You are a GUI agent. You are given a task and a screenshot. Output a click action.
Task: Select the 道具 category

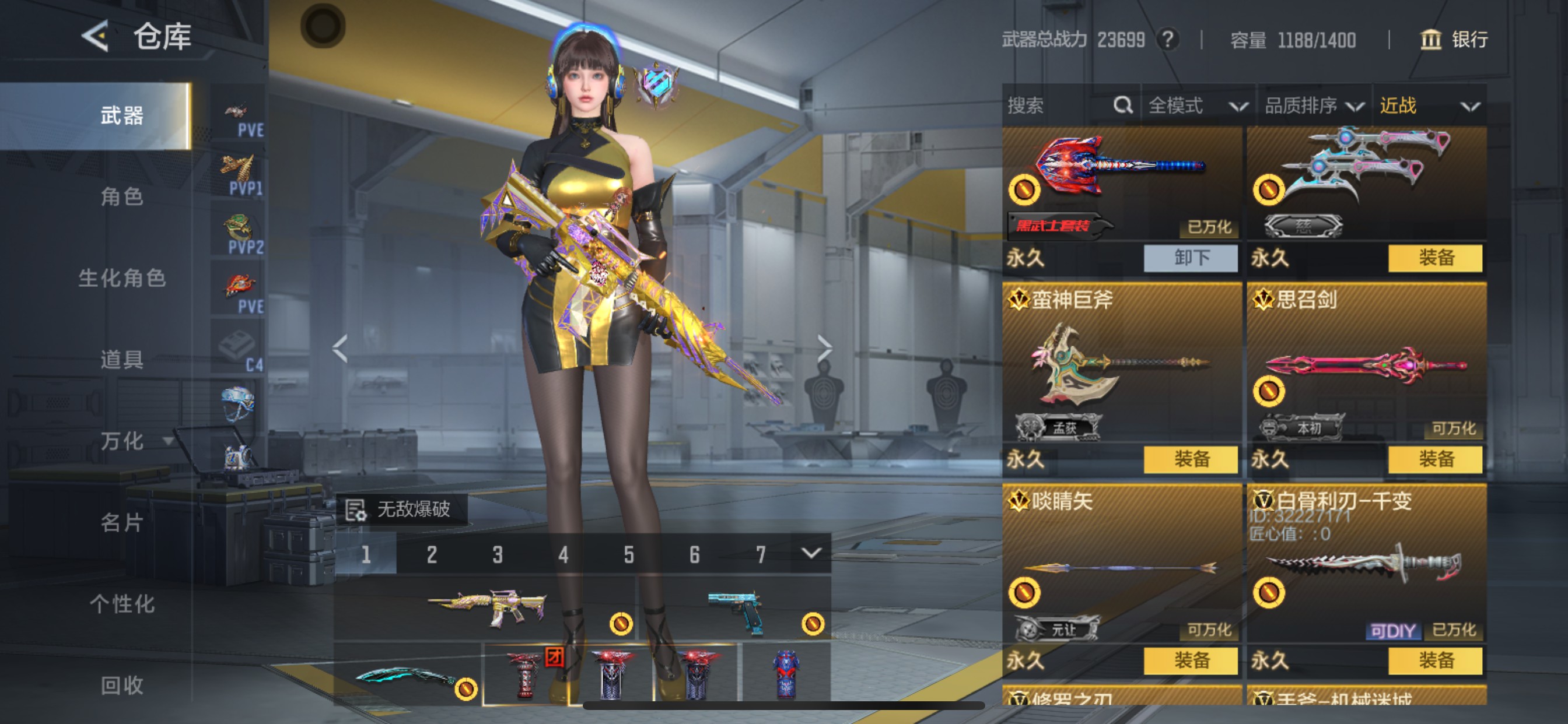(x=122, y=360)
